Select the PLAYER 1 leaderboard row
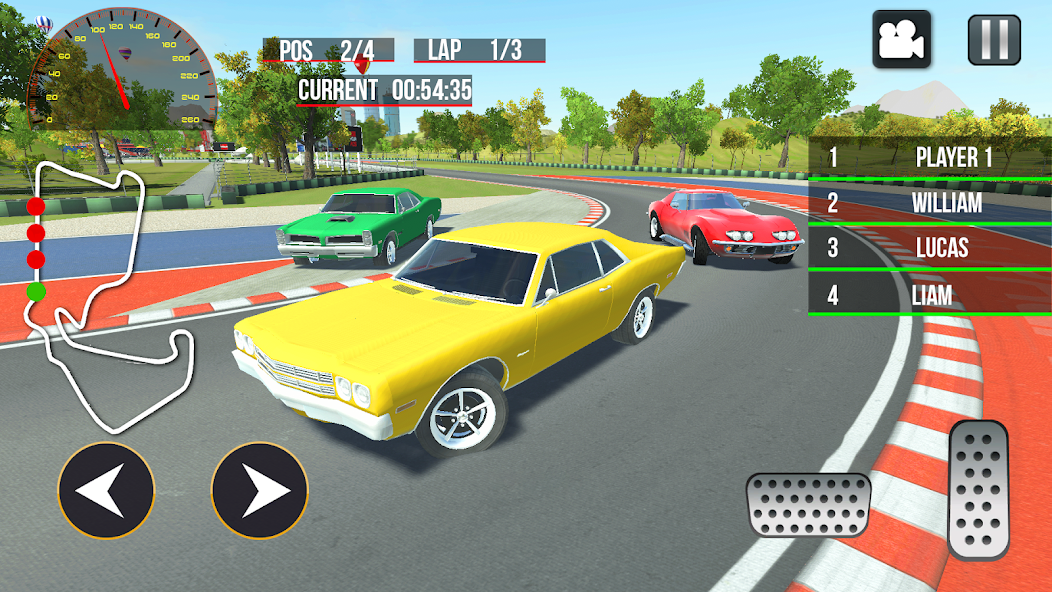This screenshot has width=1052, height=592. tap(929, 157)
